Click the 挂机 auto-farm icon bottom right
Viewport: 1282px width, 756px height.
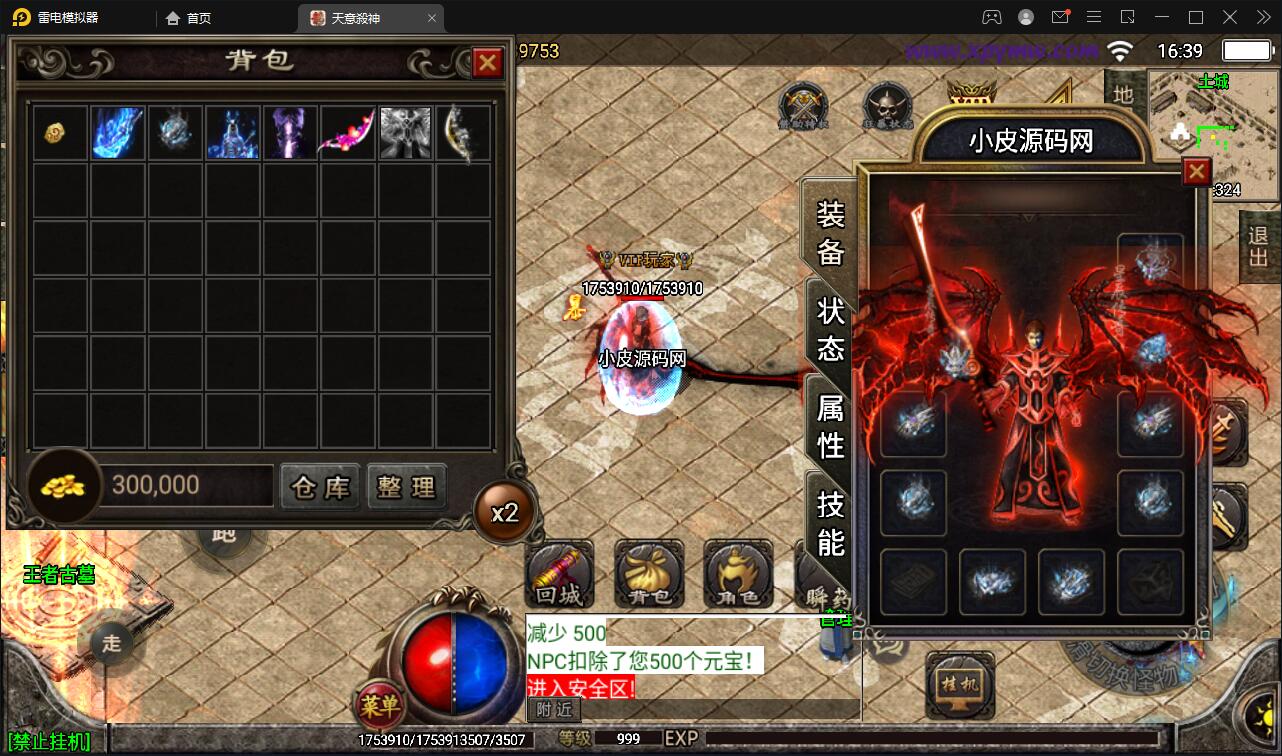tap(959, 684)
